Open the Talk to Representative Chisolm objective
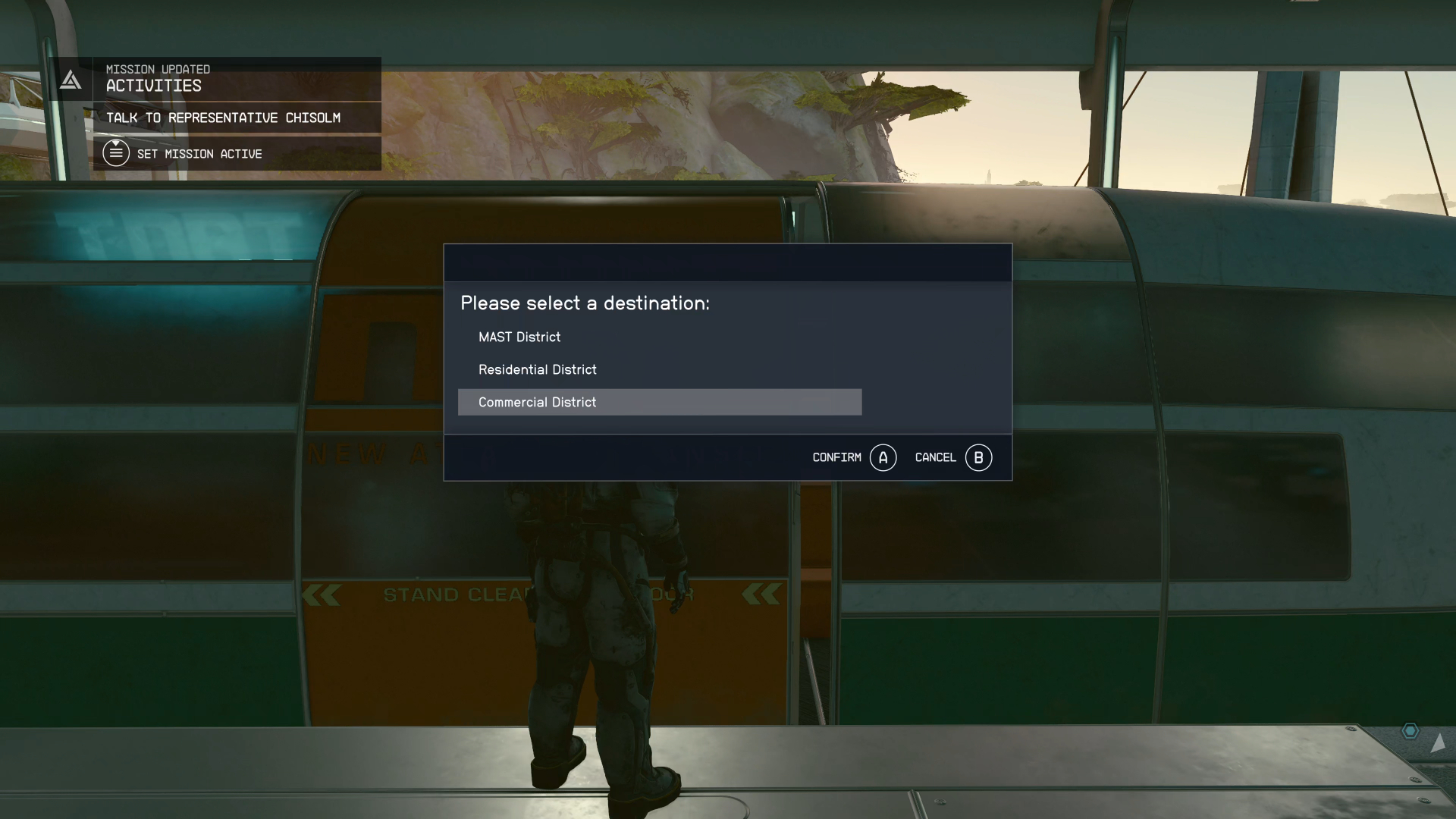 coord(224,118)
